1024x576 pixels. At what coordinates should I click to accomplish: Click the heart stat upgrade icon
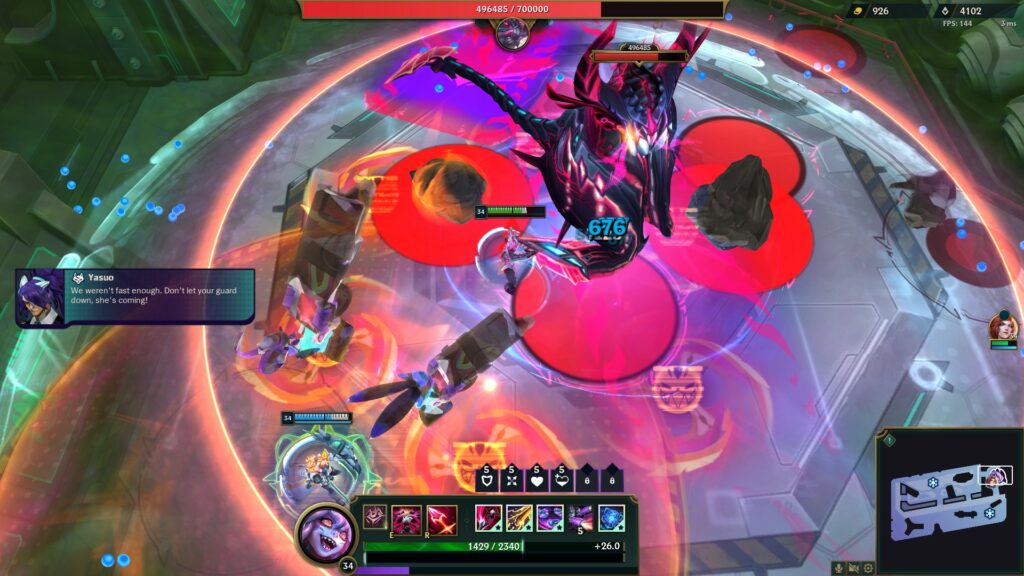coord(536,481)
